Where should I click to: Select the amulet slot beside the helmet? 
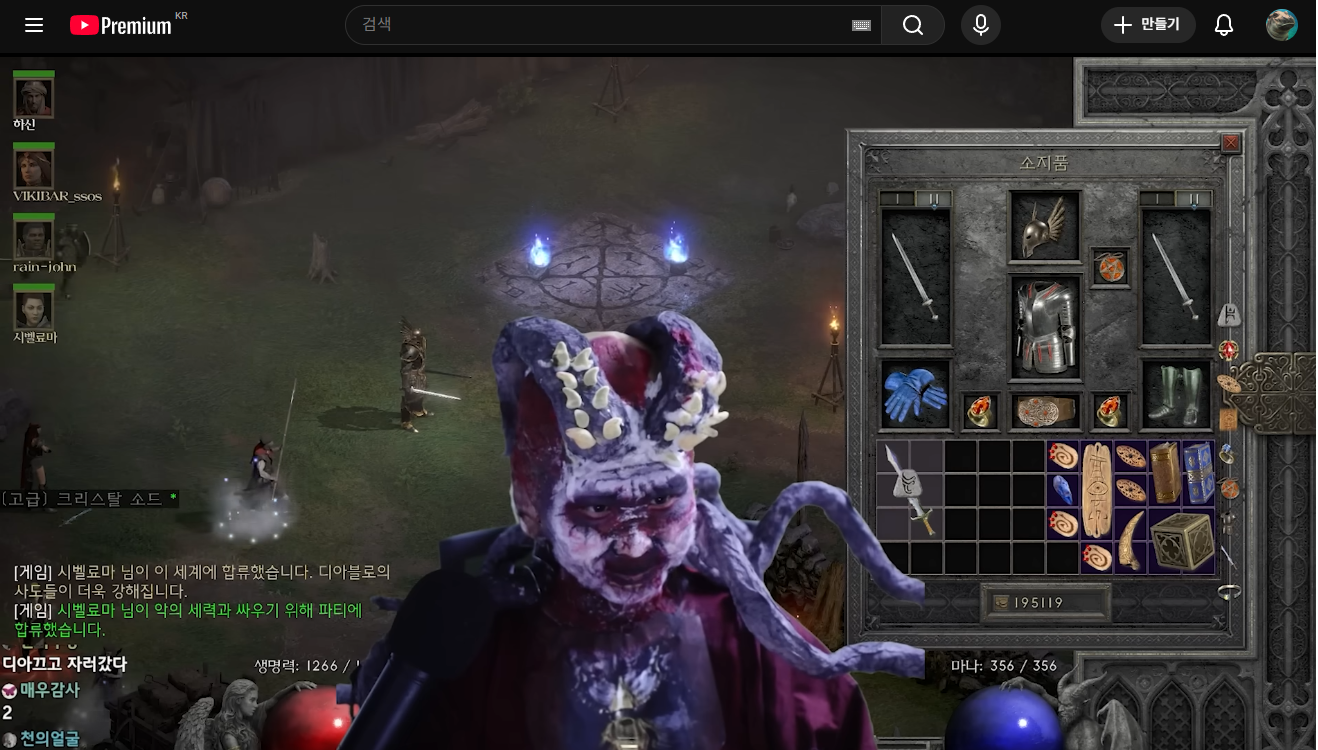tap(1109, 268)
